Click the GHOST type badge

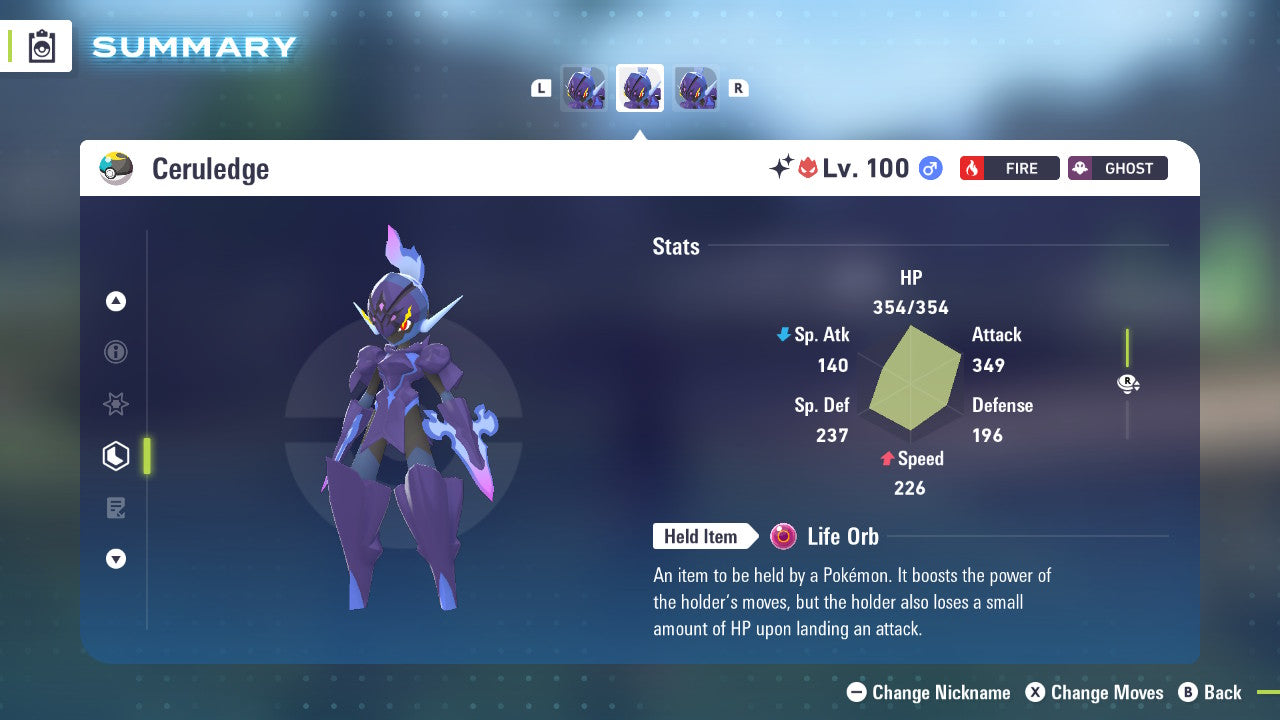tap(1117, 168)
